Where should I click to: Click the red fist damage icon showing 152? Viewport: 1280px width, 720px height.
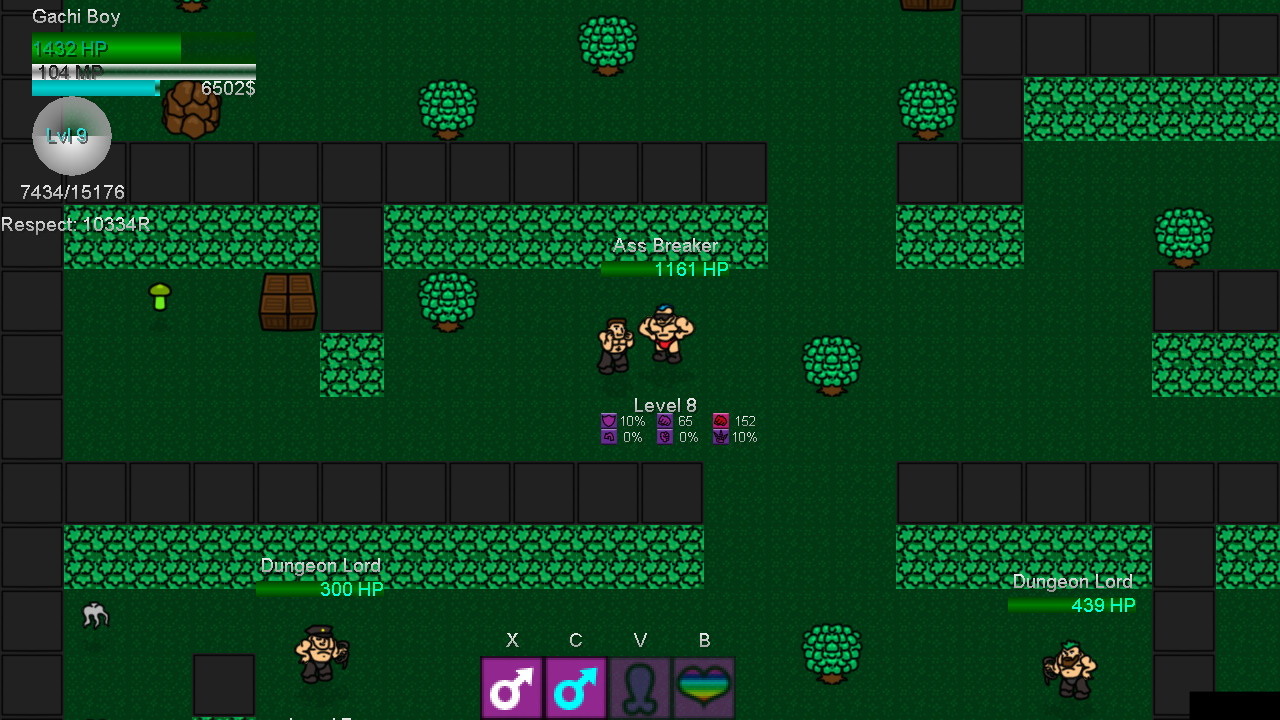pyautogui.click(x=722, y=421)
